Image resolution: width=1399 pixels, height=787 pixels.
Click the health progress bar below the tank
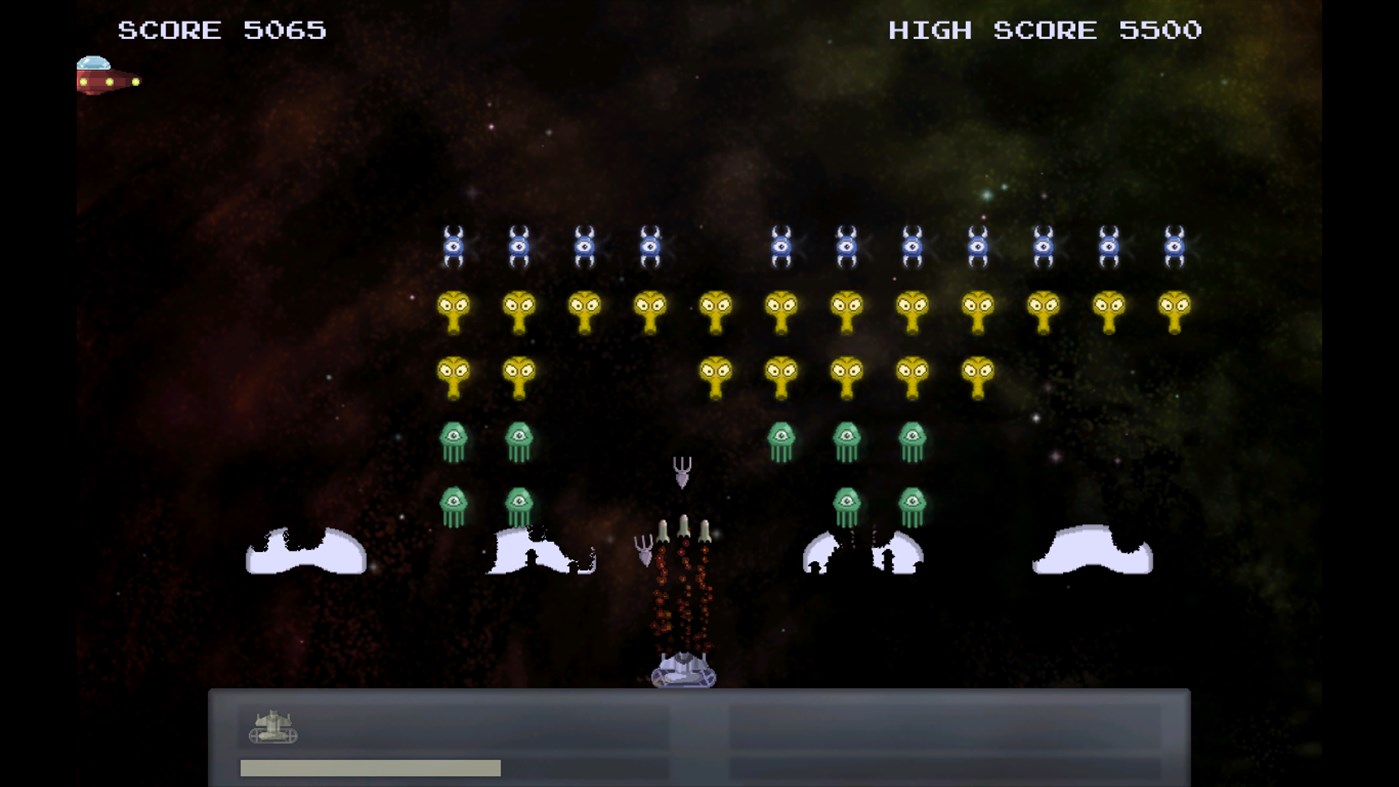coord(369,767)
